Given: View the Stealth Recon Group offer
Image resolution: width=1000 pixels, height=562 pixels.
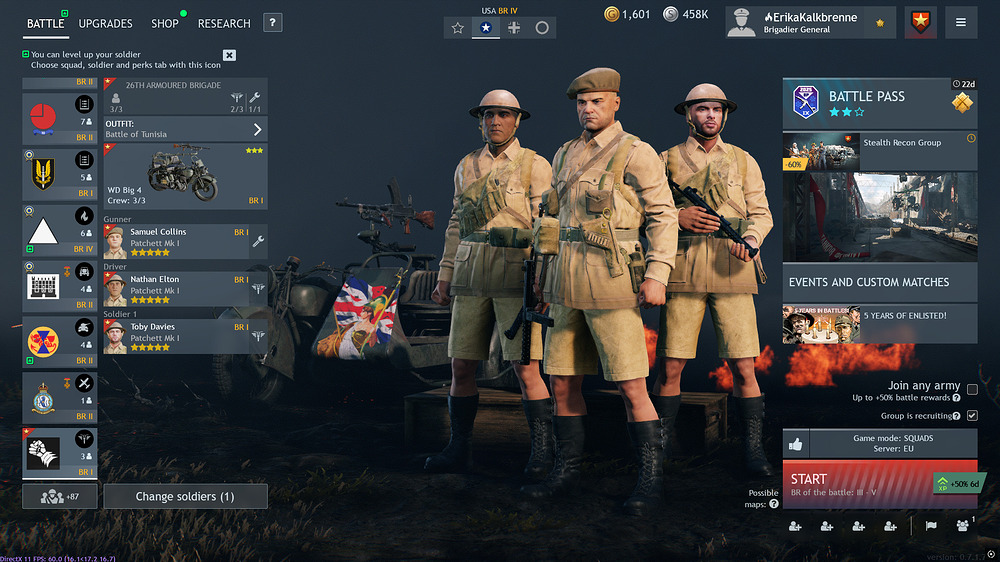Looking at the screenshot, I should coord(879,152).
